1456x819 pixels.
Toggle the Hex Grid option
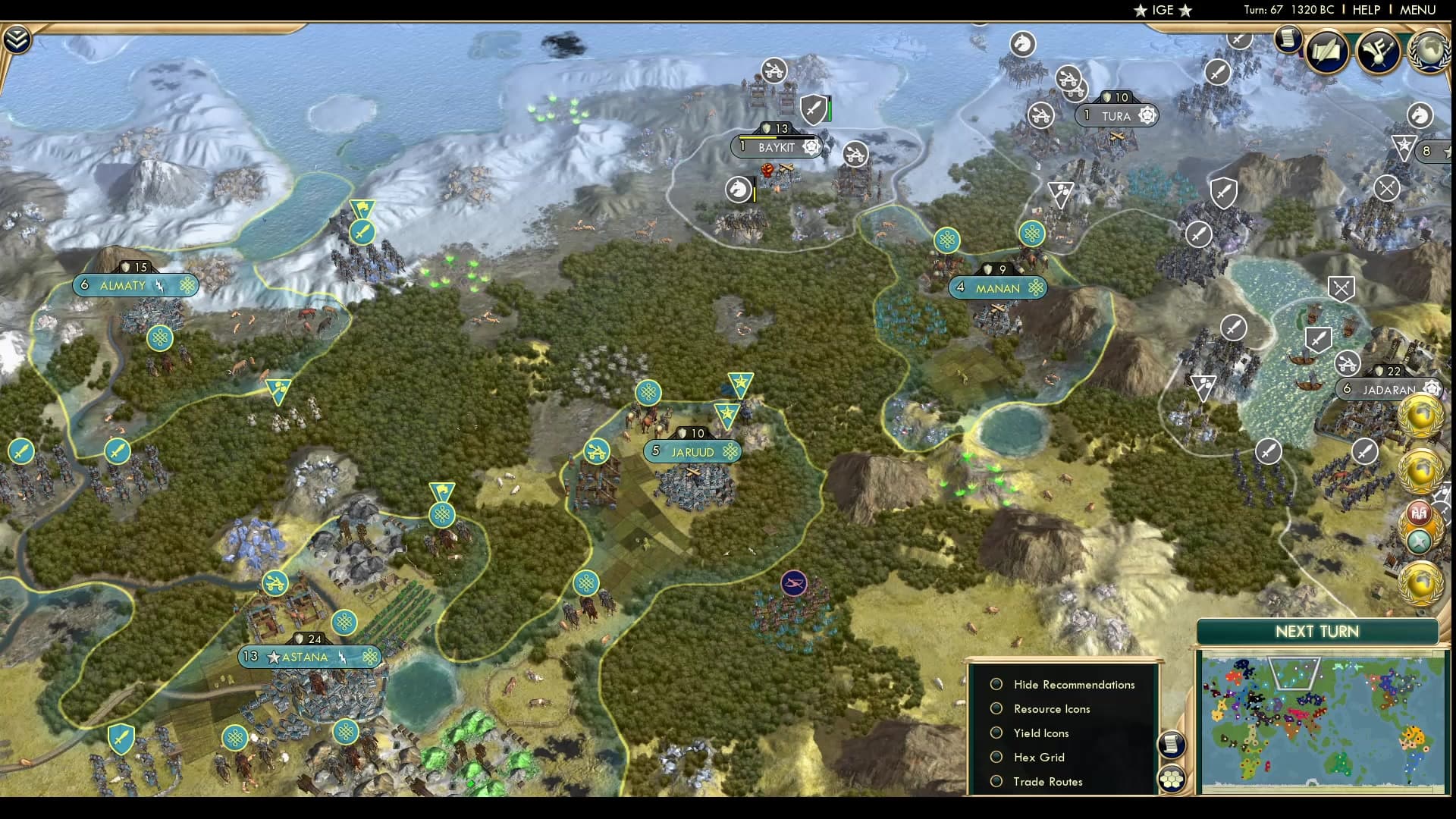pyautogui.click(x=996, y=757)
